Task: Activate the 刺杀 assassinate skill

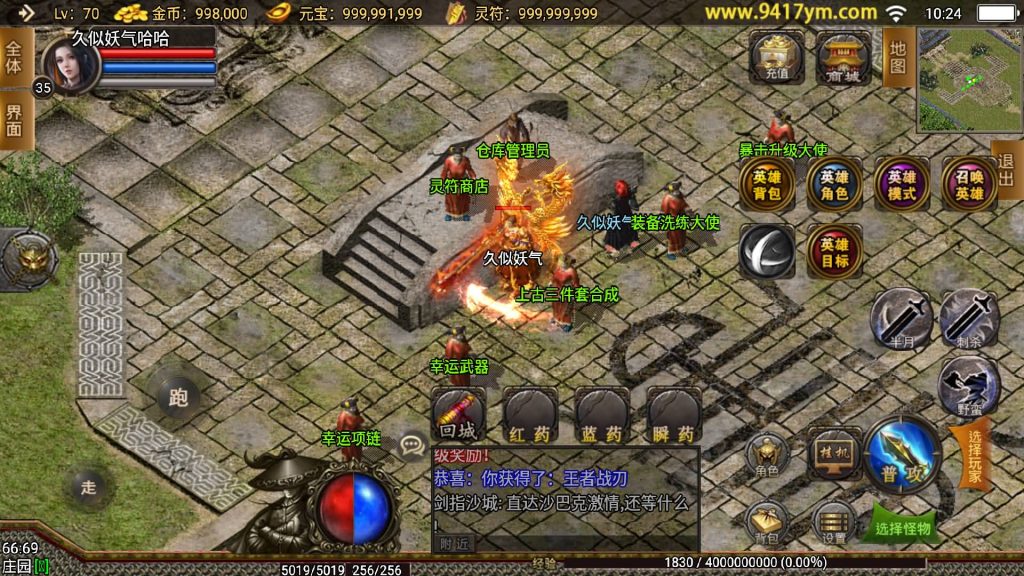Action: pos(968,320)
